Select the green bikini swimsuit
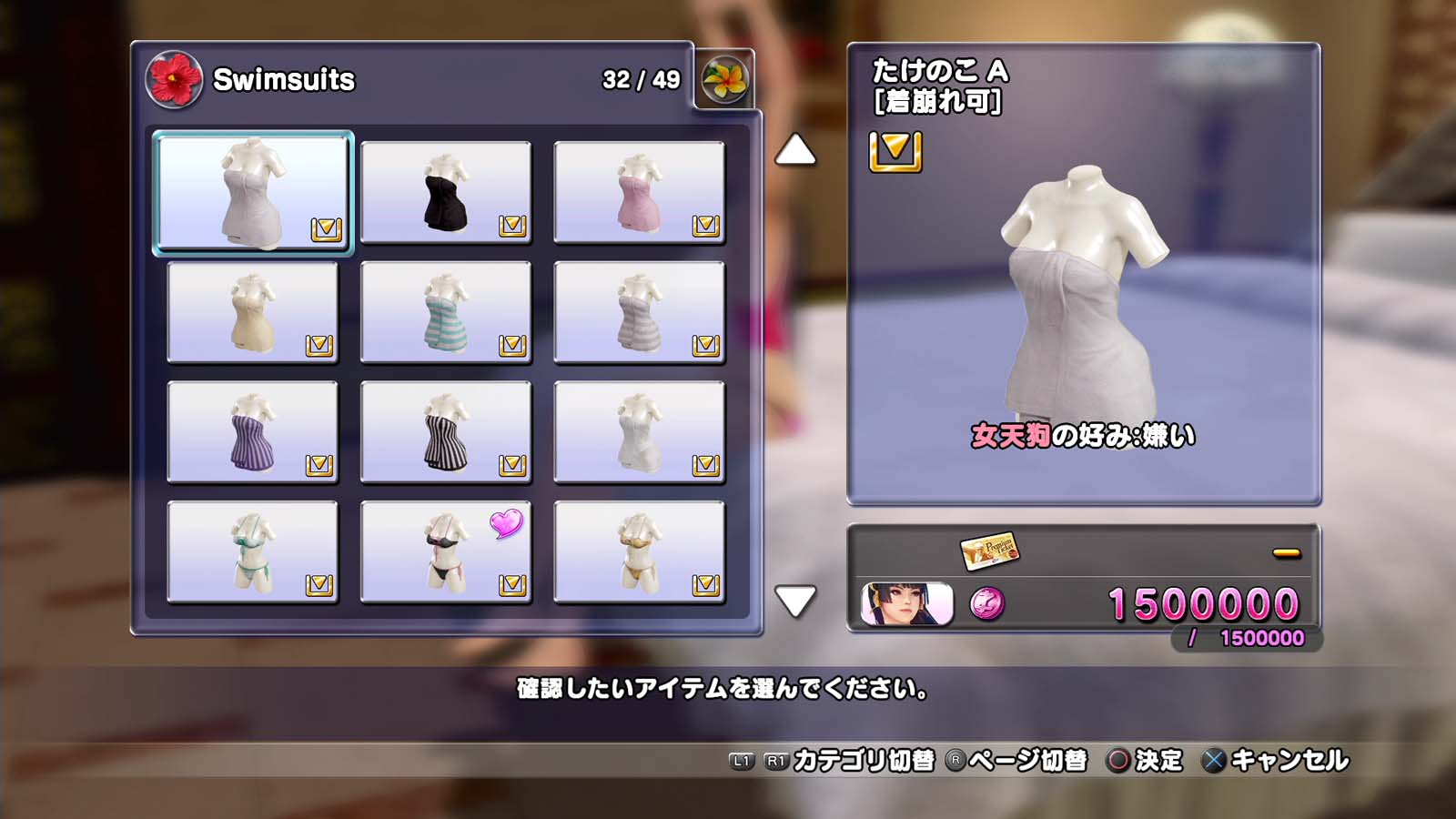This screenshot has width=1456, height=819. click(x=253, y=552)
